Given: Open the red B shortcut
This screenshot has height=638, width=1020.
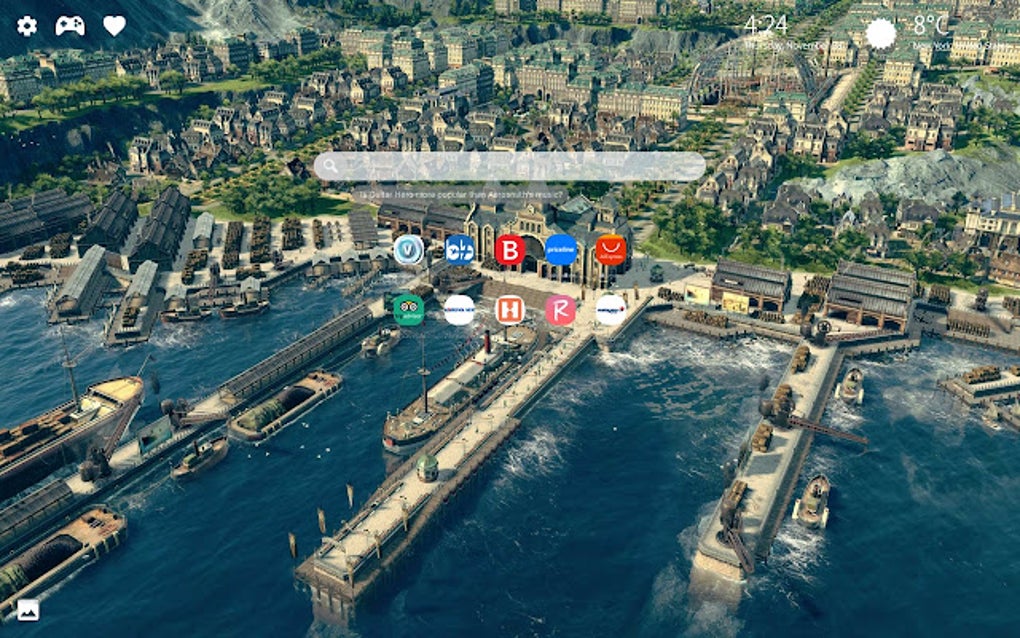Looking at the screenshot, I should (510, 250).
